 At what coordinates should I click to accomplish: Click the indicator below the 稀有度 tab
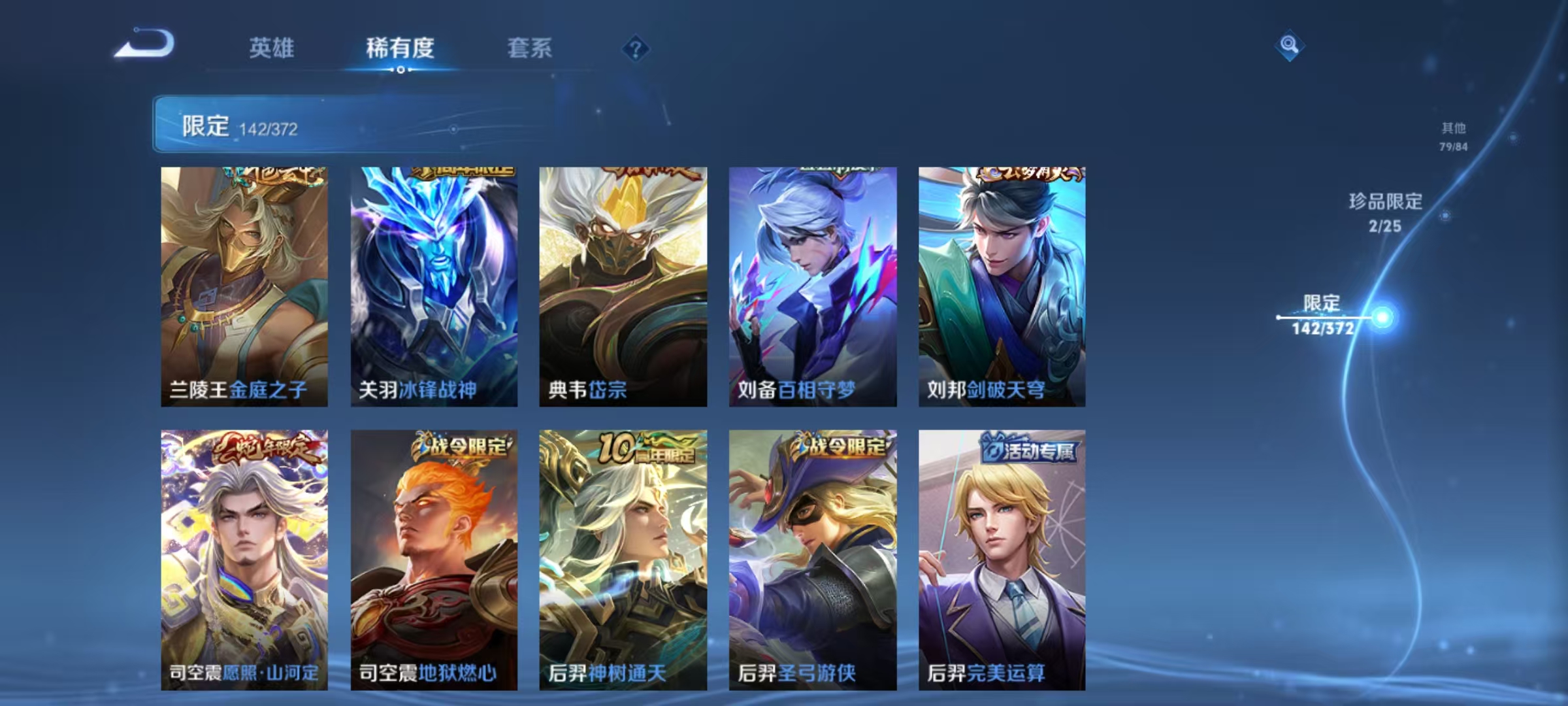coord(400,69)
